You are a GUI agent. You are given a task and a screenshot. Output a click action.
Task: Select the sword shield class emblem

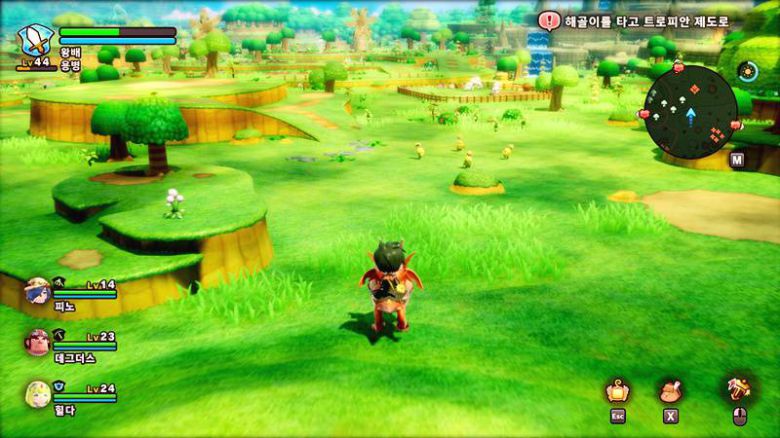[x=35, y=40]
